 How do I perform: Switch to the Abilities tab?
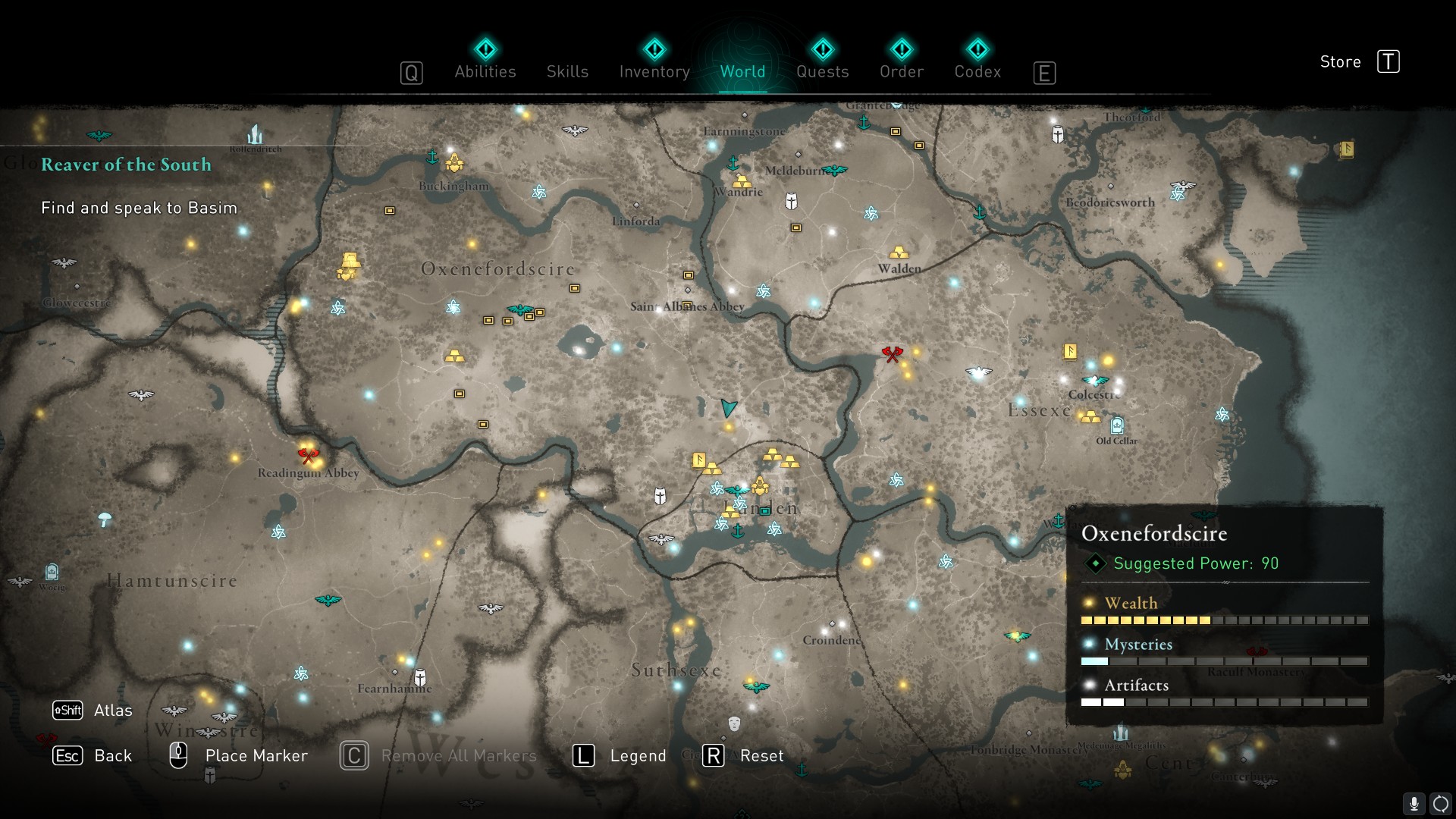485,71
